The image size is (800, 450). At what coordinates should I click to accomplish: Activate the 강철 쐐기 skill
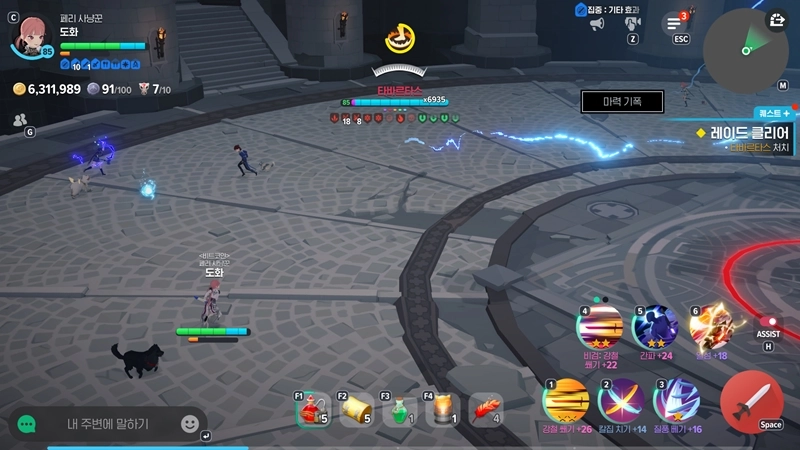click(x=567, y=401)
